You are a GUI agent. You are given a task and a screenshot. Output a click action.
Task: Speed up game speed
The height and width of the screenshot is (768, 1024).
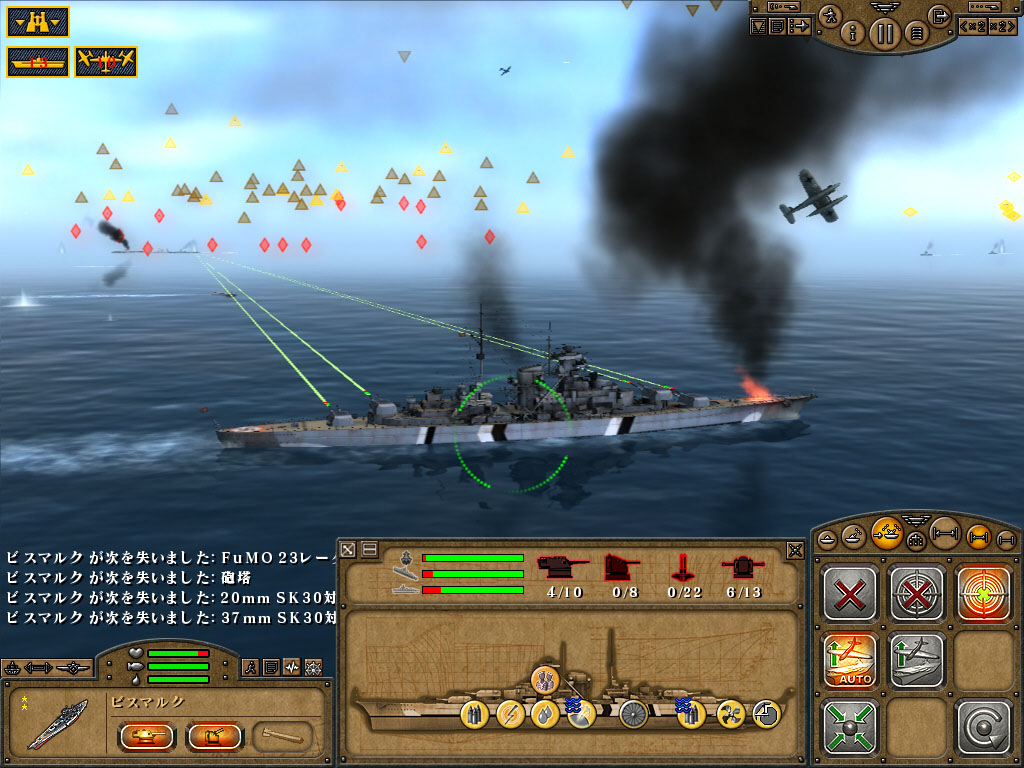(1003, 27)
